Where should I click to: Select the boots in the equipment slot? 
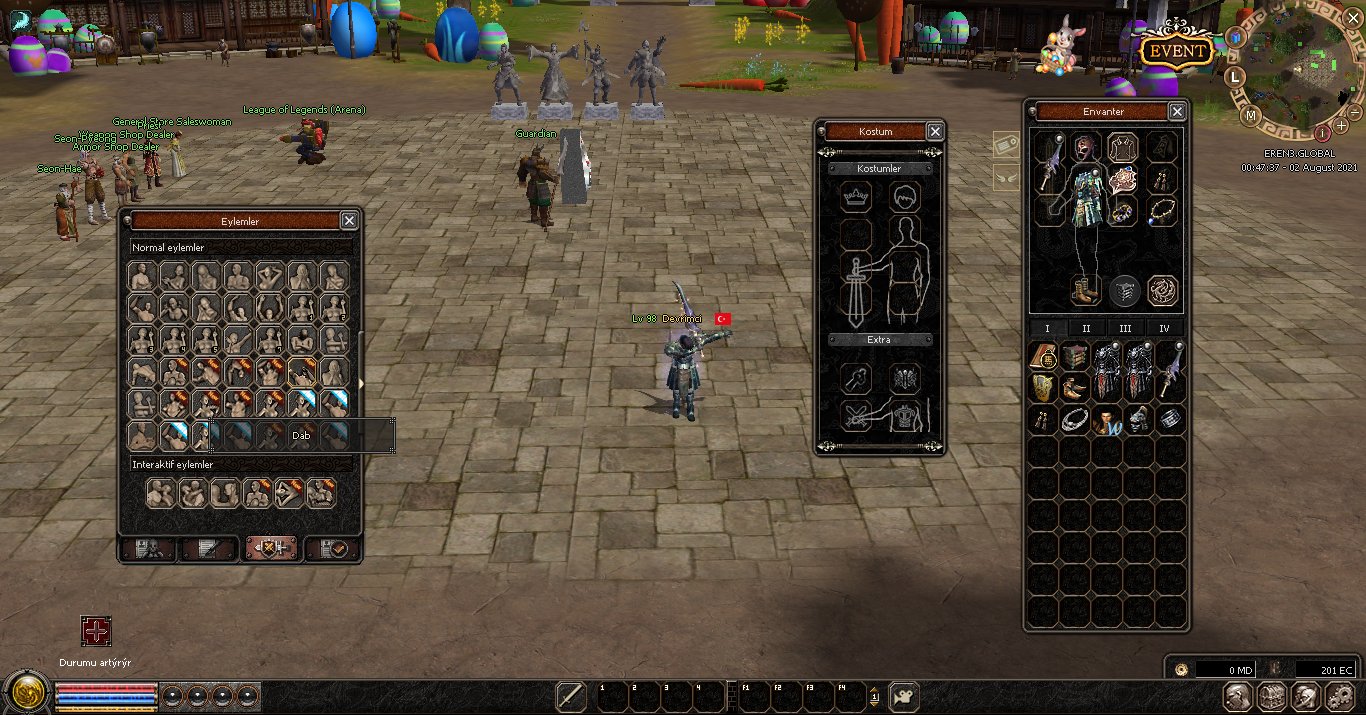coord(1084,290)
